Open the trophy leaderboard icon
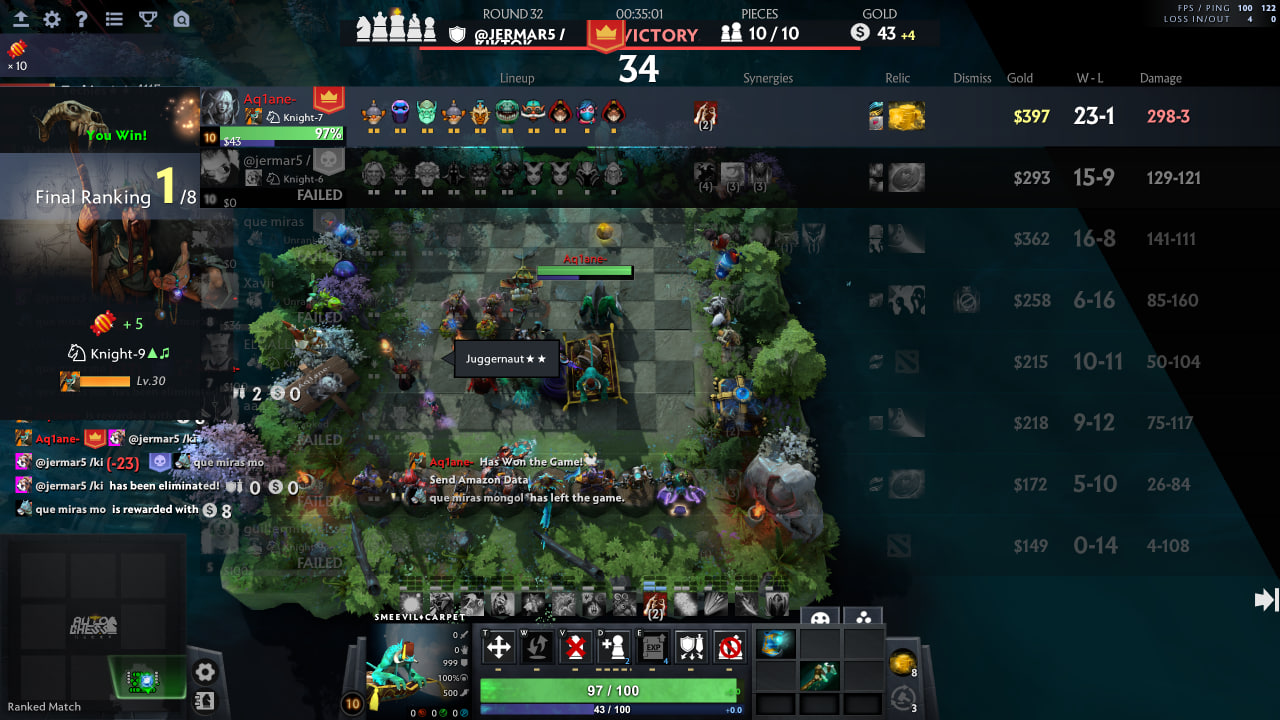Image resolution: width=1280 pixels, height=720 pixels. point(148,19)
